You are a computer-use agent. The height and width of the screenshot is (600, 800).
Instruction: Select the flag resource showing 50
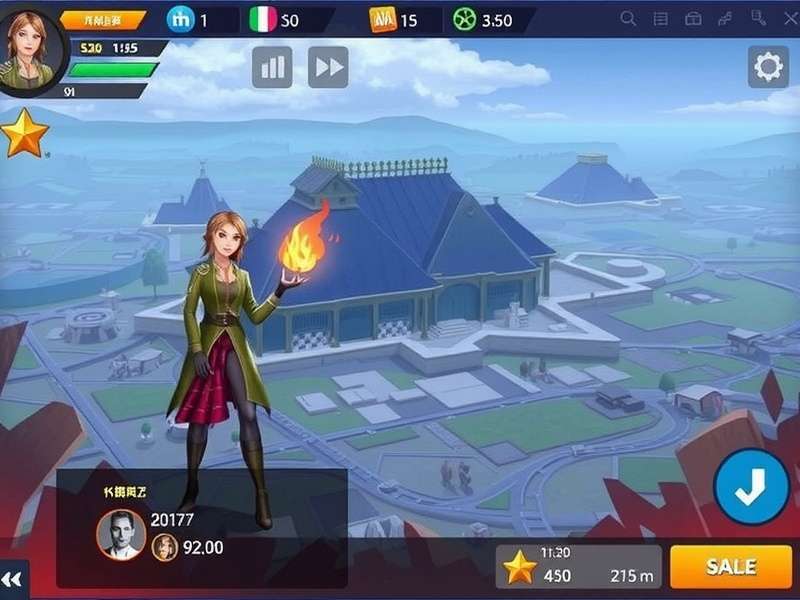262,19
